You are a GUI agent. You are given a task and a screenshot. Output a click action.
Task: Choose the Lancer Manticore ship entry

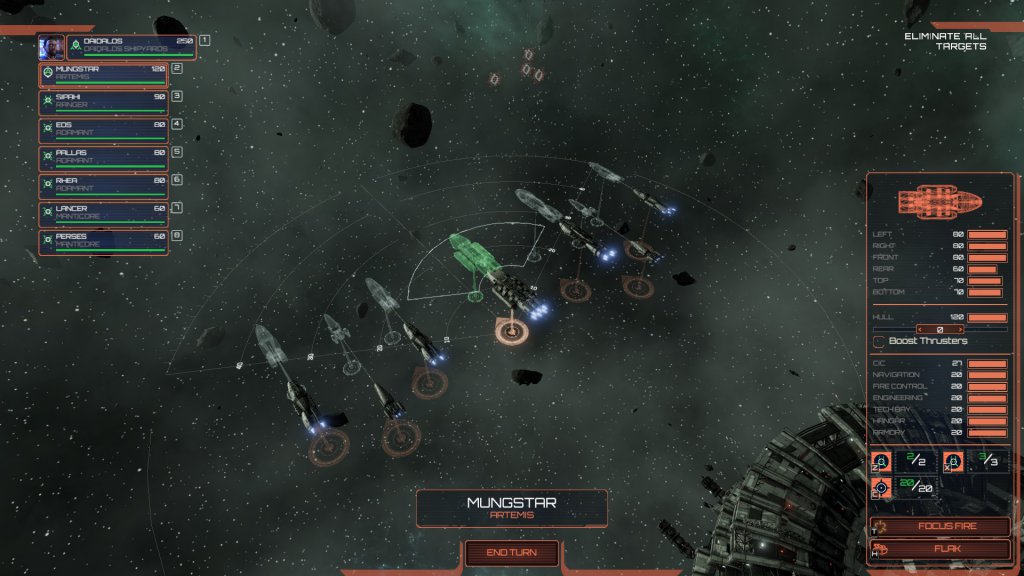point(104,214)
